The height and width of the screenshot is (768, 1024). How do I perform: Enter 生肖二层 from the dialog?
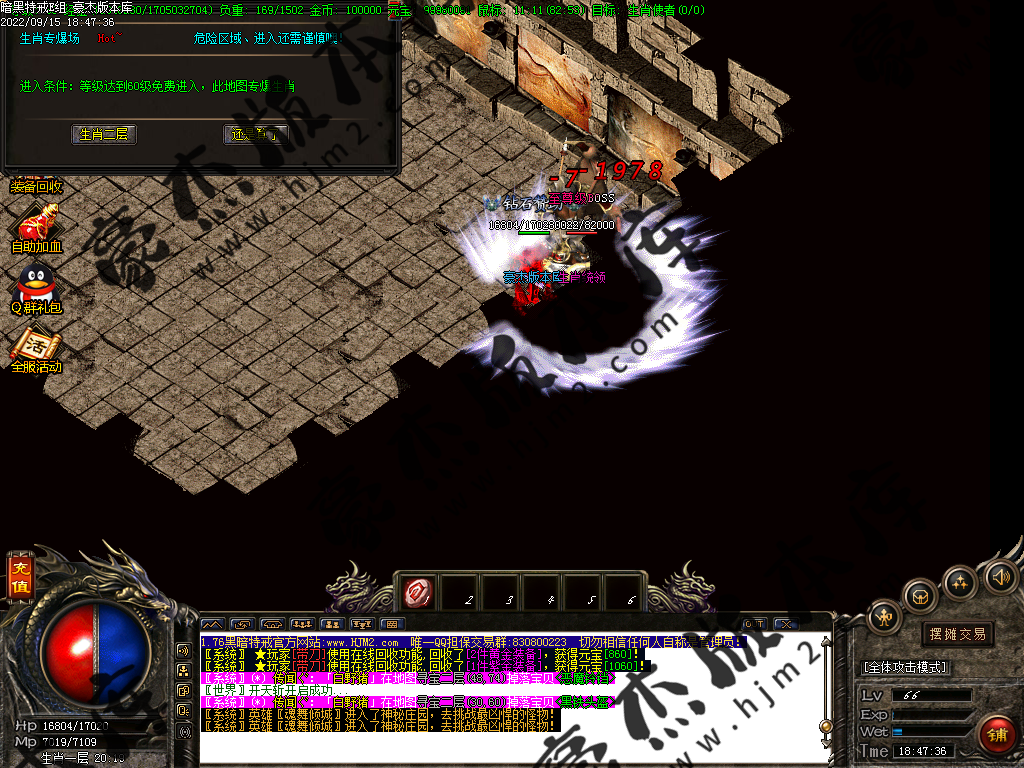(x=104, y=134)
